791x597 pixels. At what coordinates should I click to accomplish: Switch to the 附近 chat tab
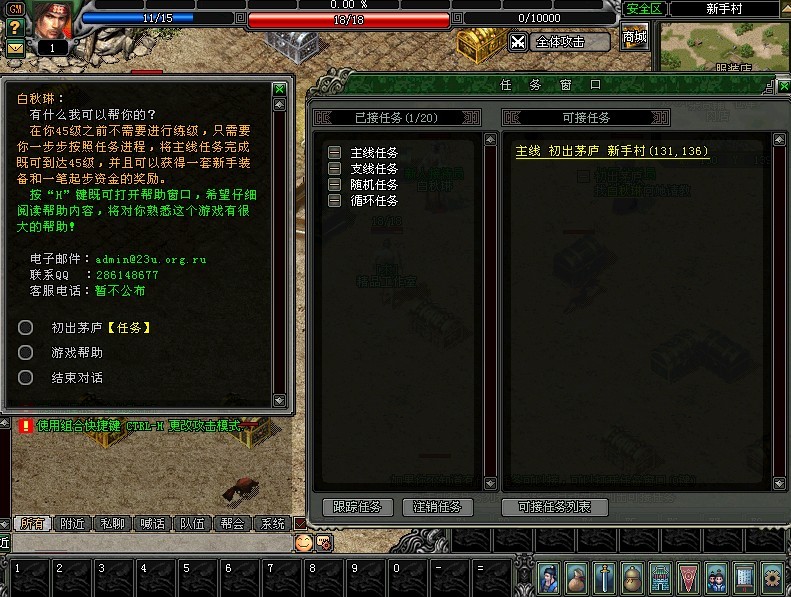(73, 523)
